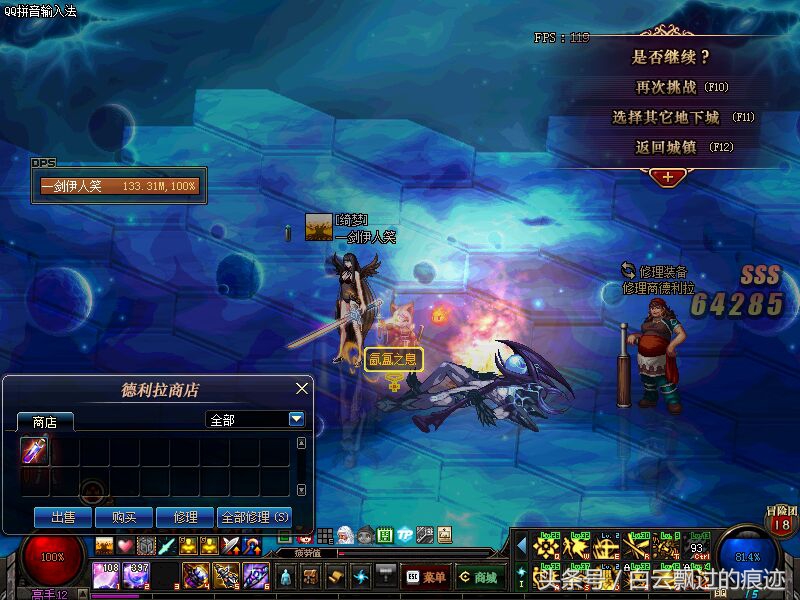Screen dimensions: 800x600
Task: Select the purple potion item in shop
Action: (x=35, y=452)
